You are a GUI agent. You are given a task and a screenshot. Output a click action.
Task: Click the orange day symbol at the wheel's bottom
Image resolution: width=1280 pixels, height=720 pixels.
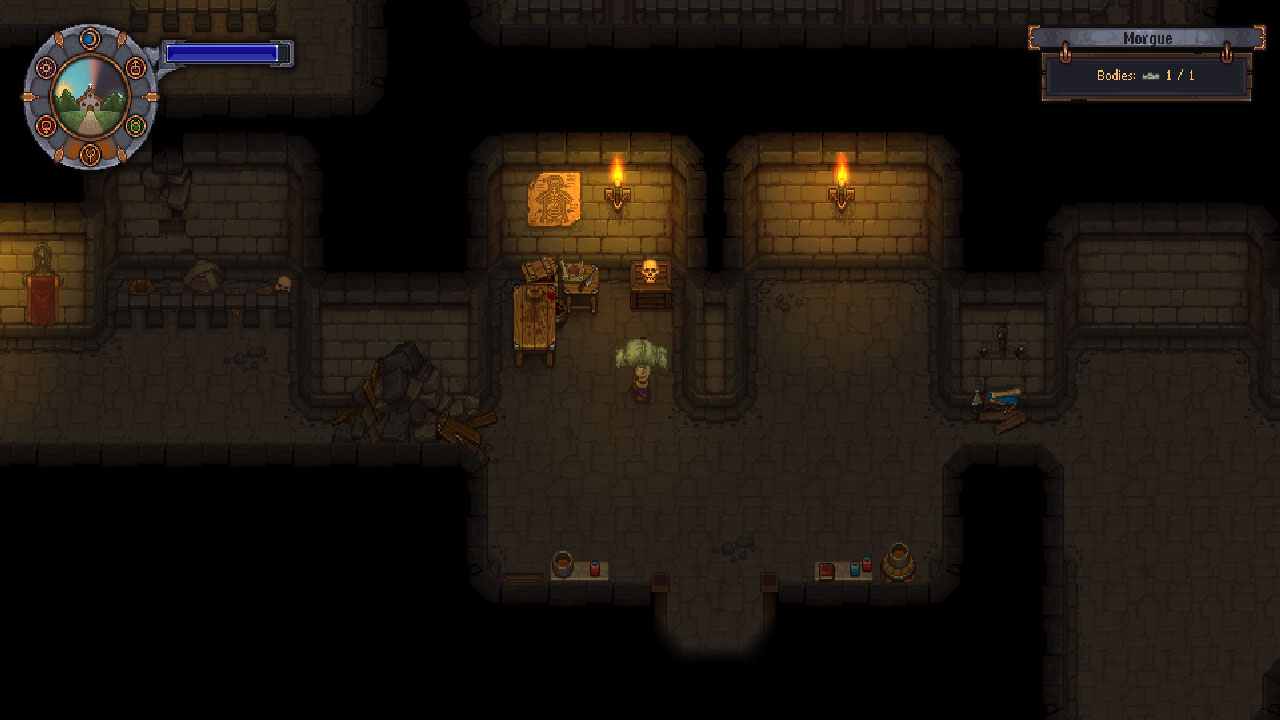tap(90, 155)
